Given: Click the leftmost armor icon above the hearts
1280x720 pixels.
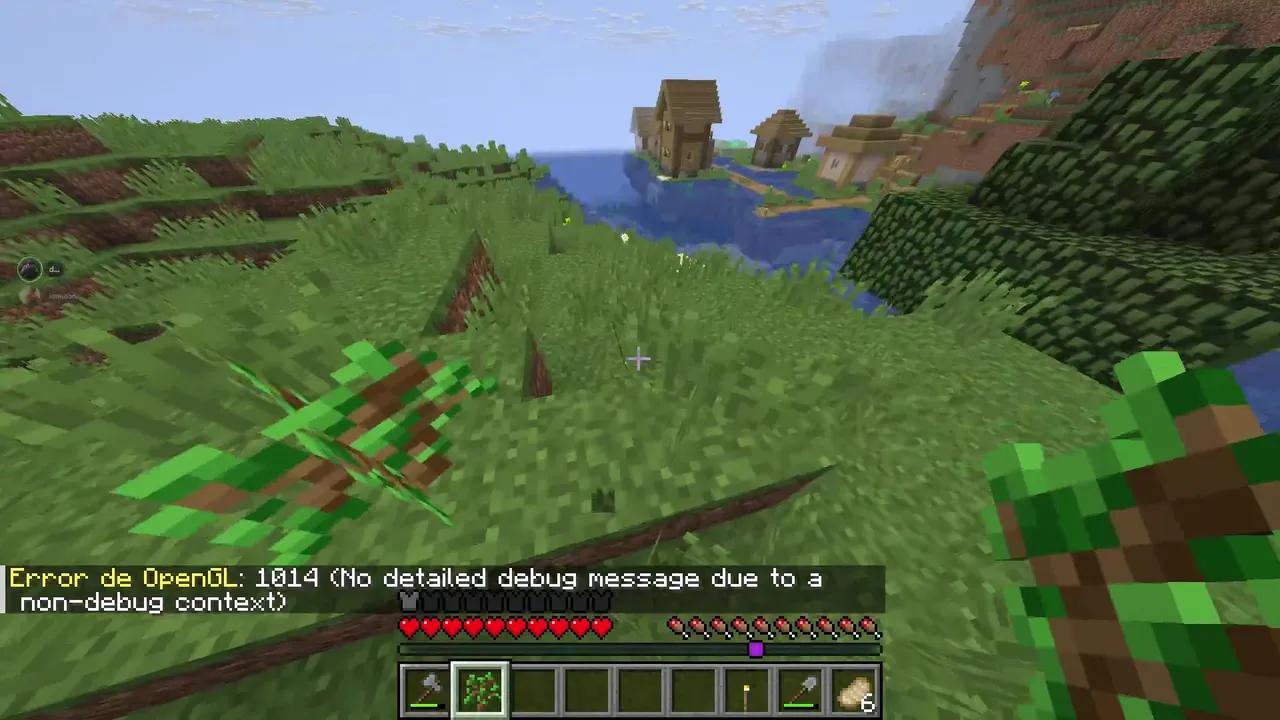Looking at the screenshot, I should coord(407,602).
